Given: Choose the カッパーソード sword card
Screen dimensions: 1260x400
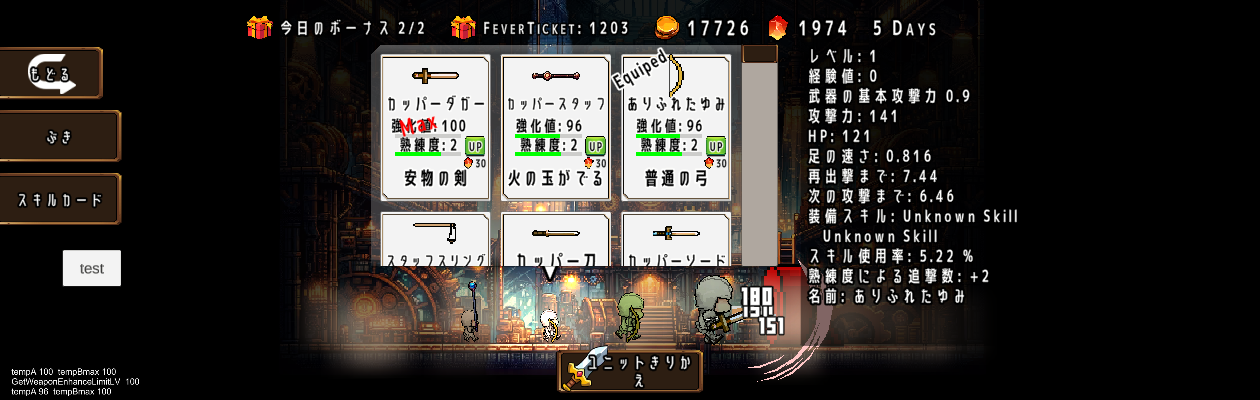Looking at the screenshot, I should tap(676, 242).
